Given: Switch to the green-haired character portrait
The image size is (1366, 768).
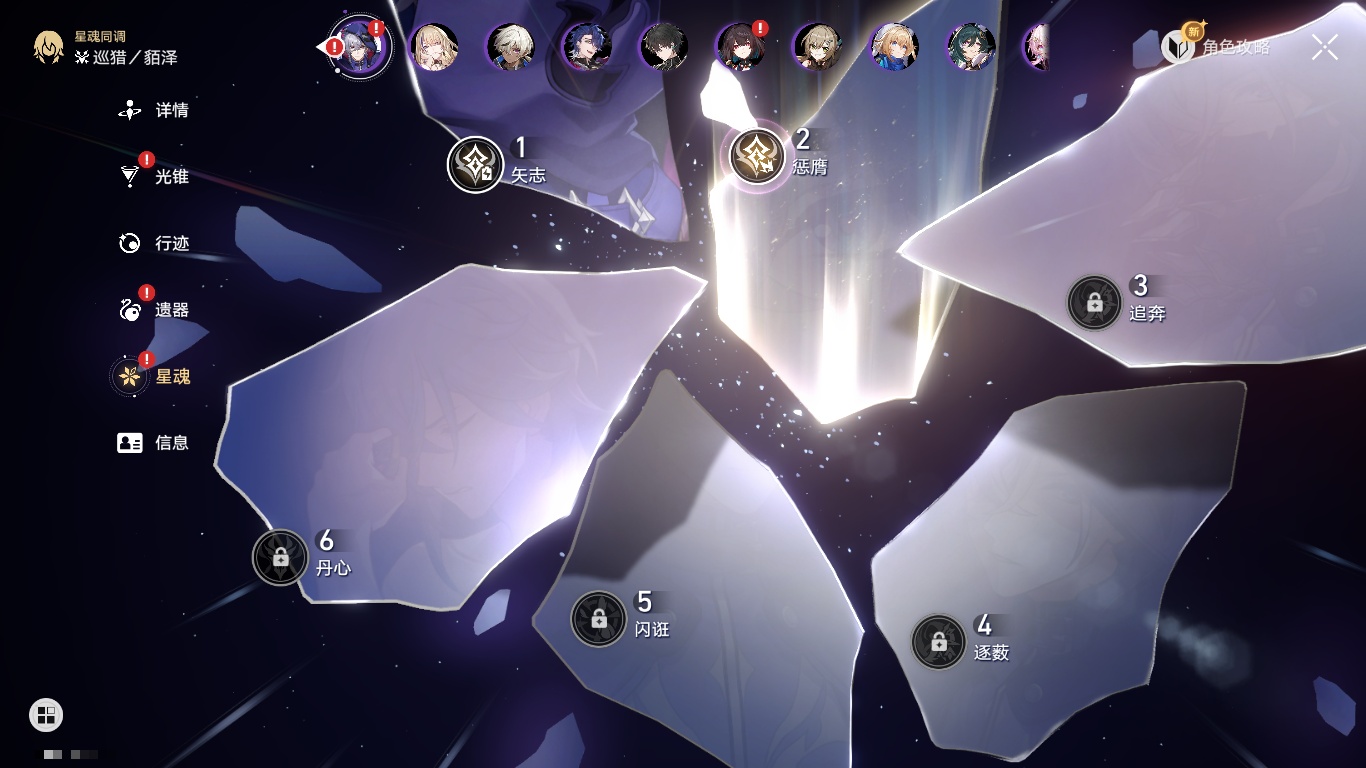Looking at the screenshot, I should [971, 47].
